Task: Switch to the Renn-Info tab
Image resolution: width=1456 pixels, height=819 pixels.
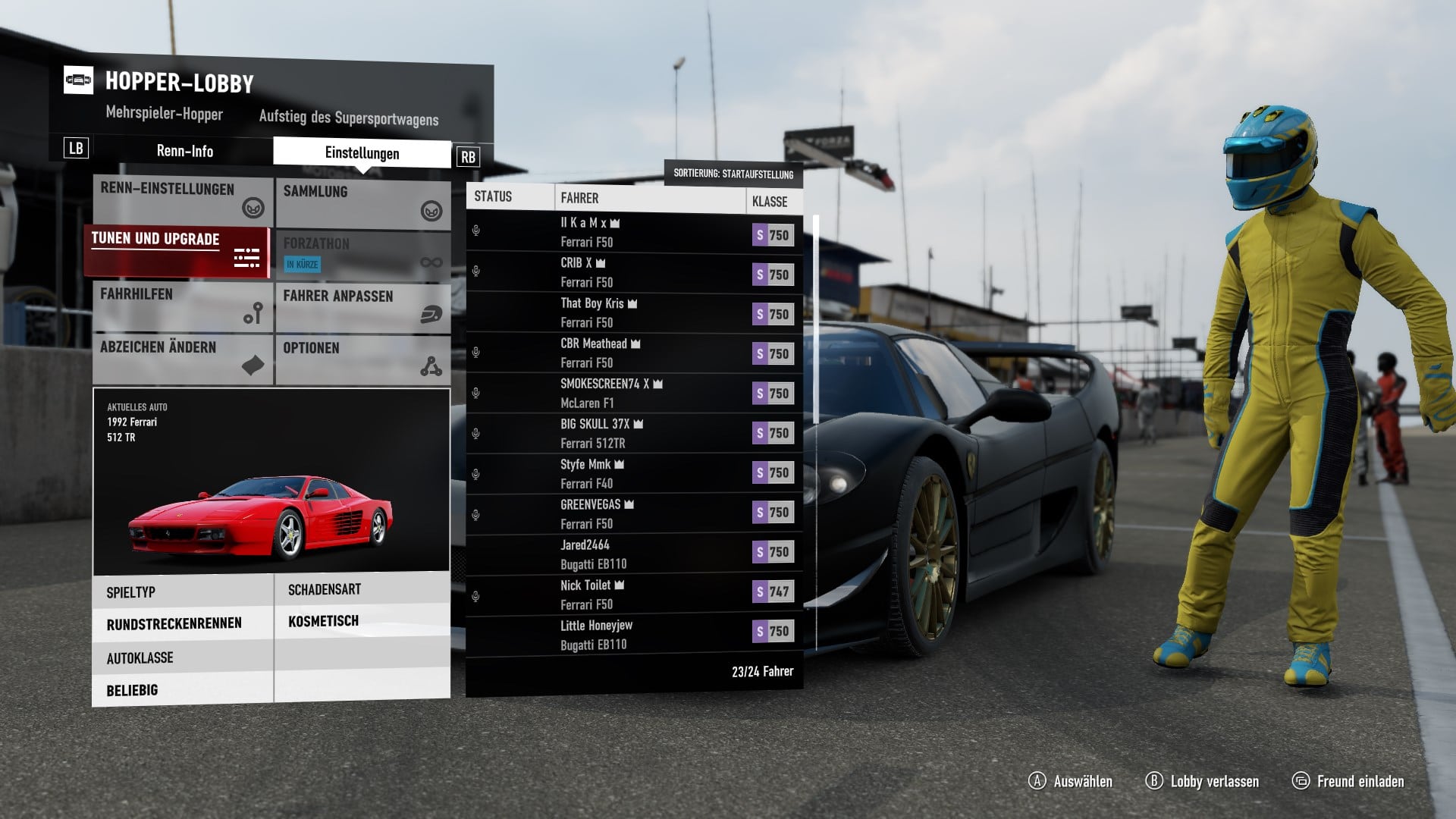Action: tap(184, 151)
